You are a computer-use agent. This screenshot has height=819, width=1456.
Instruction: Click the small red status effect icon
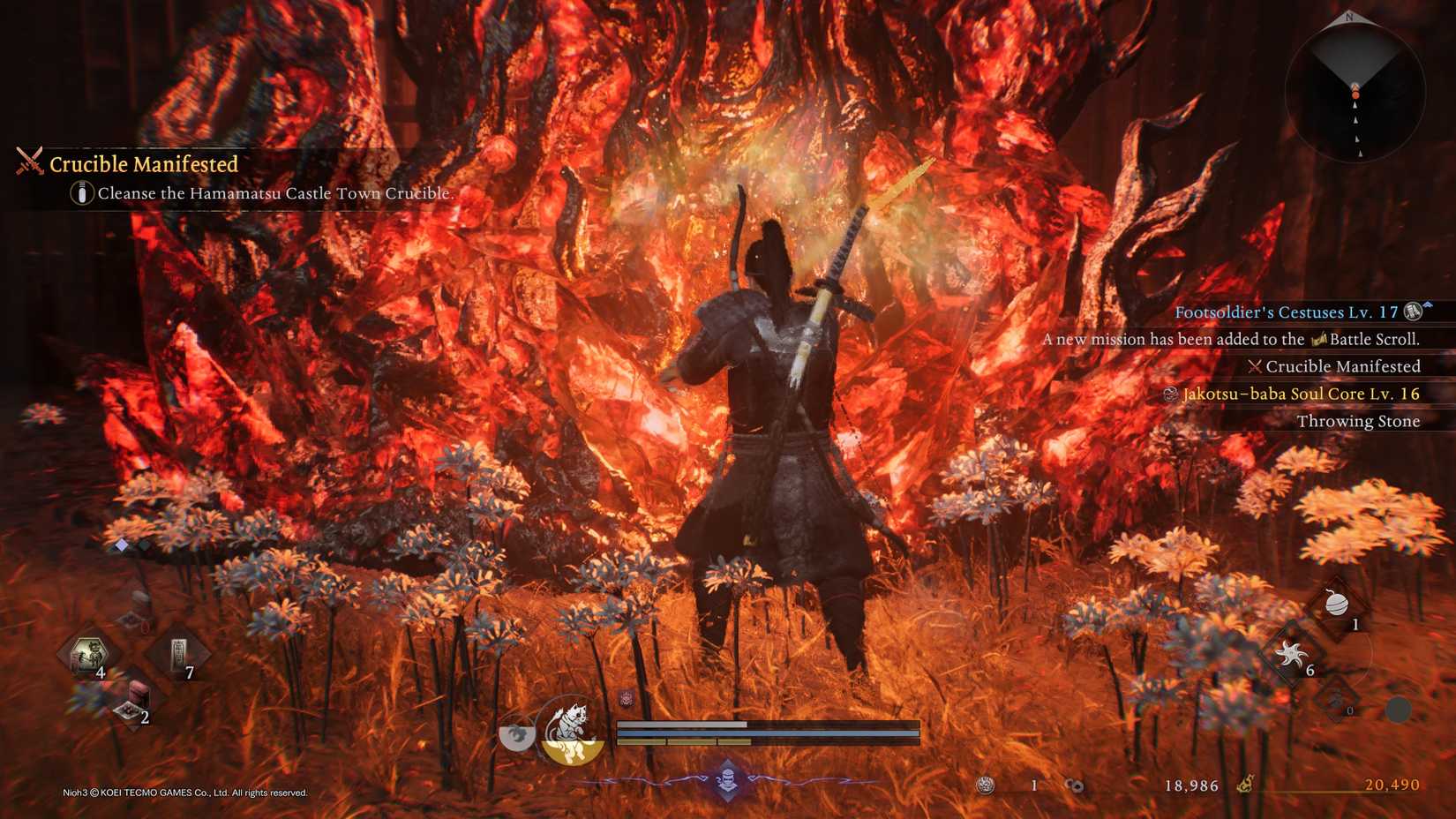627,699
